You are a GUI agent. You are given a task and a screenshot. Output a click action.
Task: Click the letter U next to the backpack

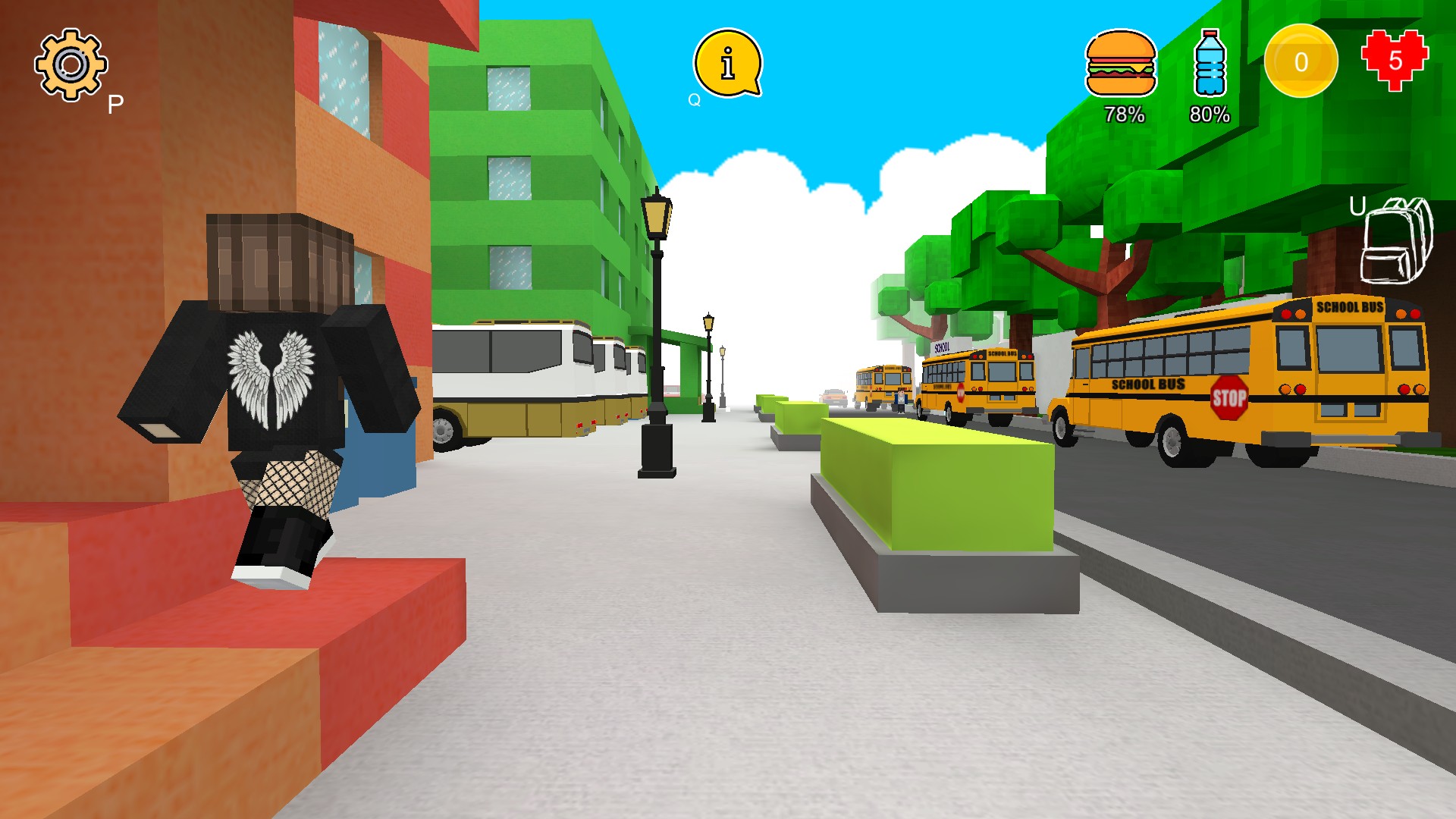tap(1358, 205)
